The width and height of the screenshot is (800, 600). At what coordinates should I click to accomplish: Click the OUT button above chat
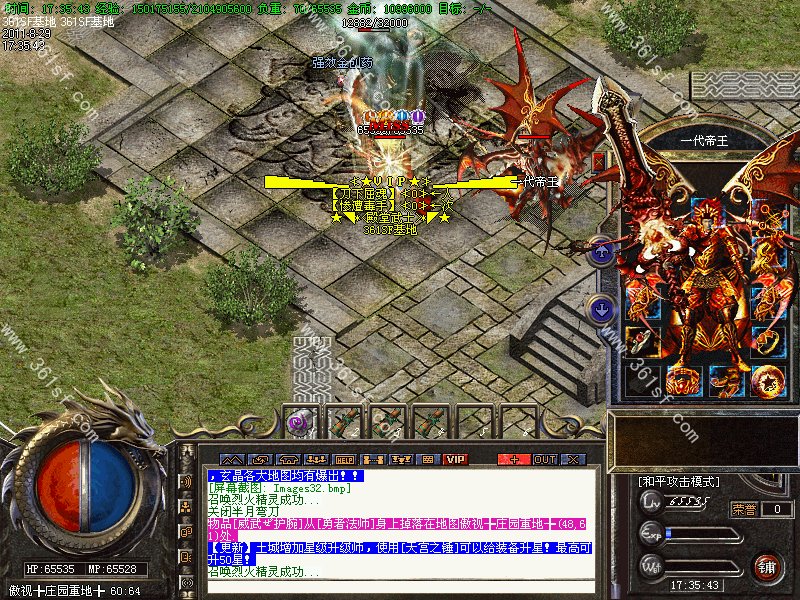(544, 459)
